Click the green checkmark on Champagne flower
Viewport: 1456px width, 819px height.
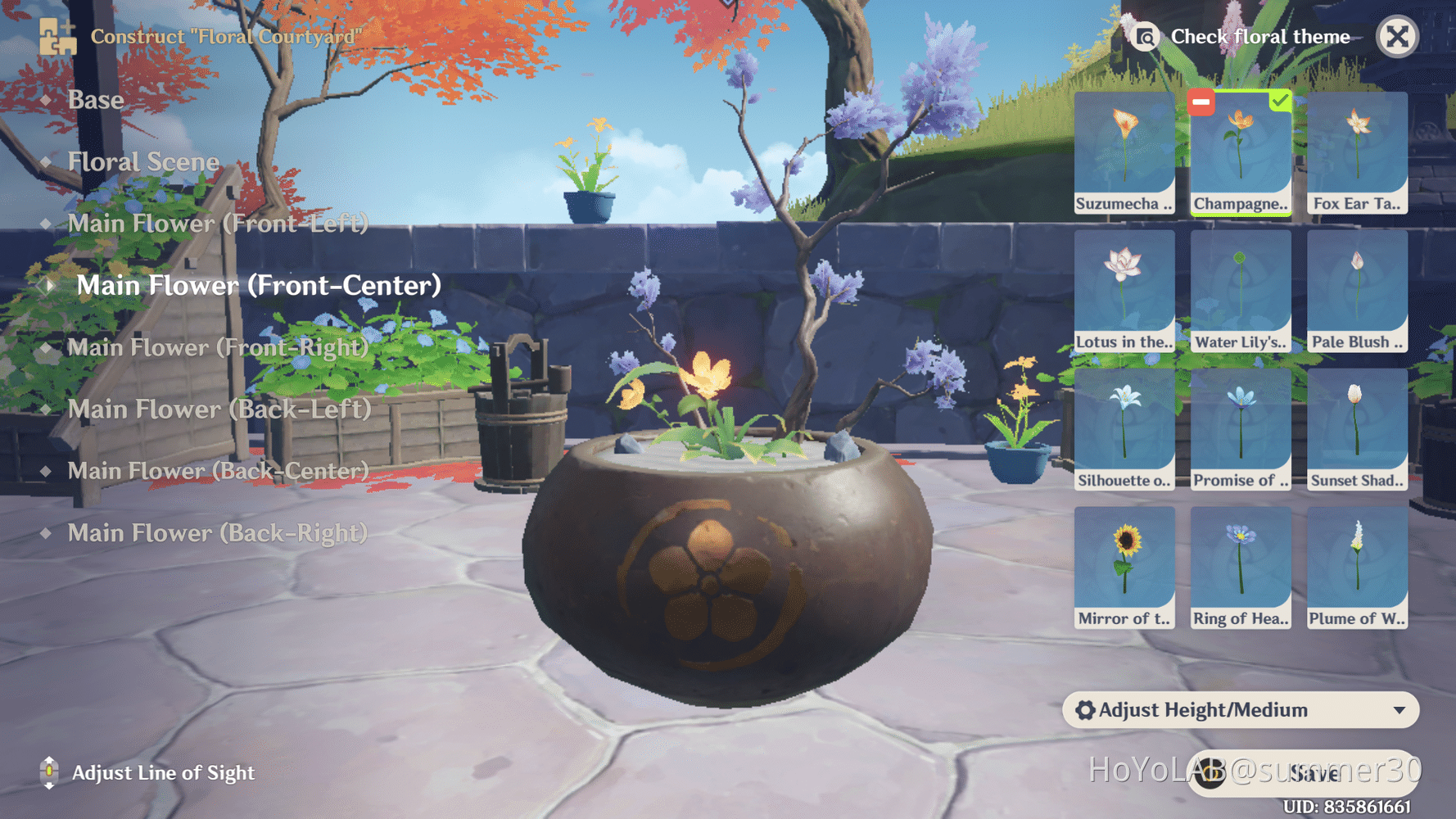click(x=1279, y=102)
